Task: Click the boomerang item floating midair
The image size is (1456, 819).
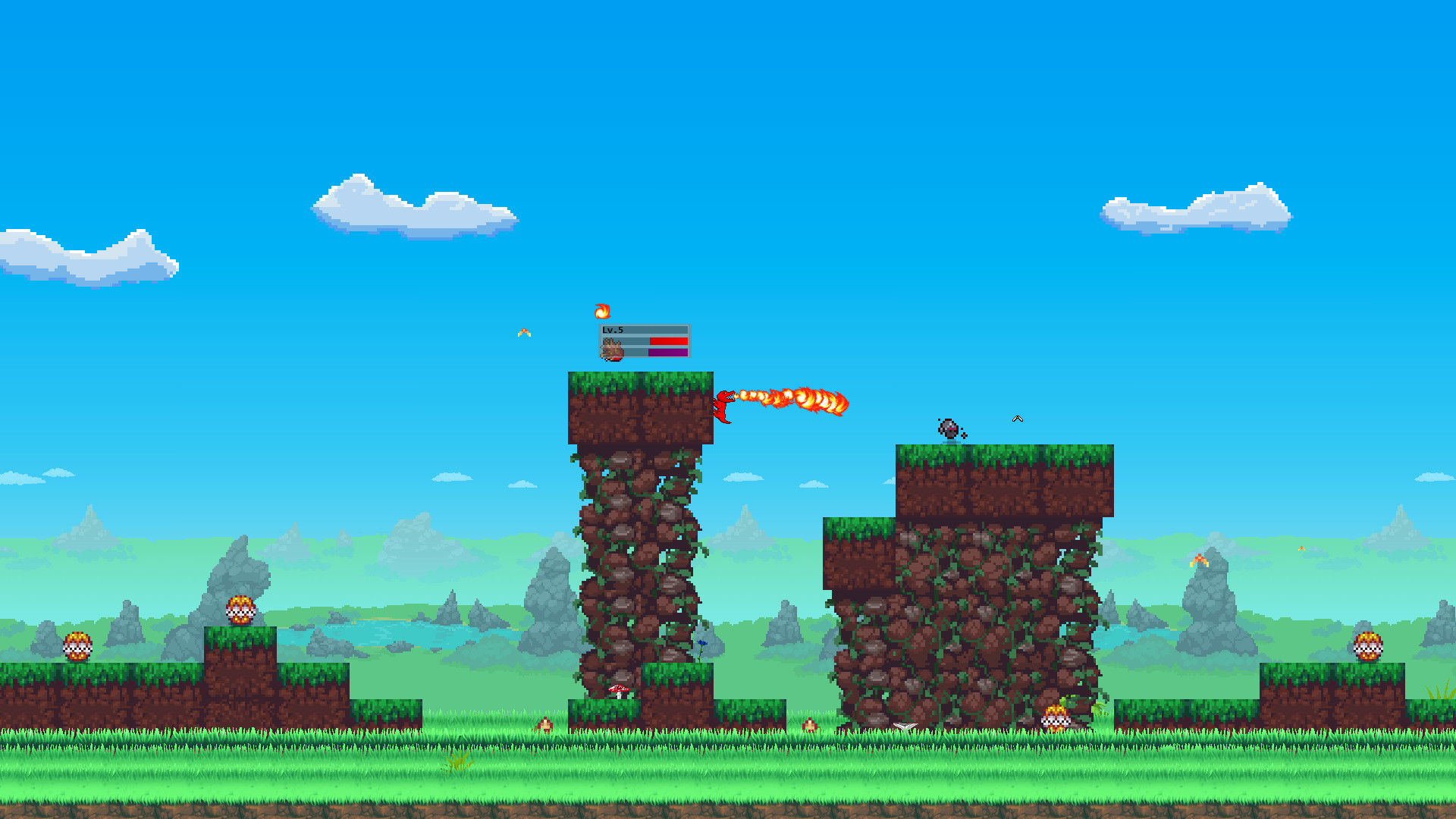Action: click(x=1017, y=418)
